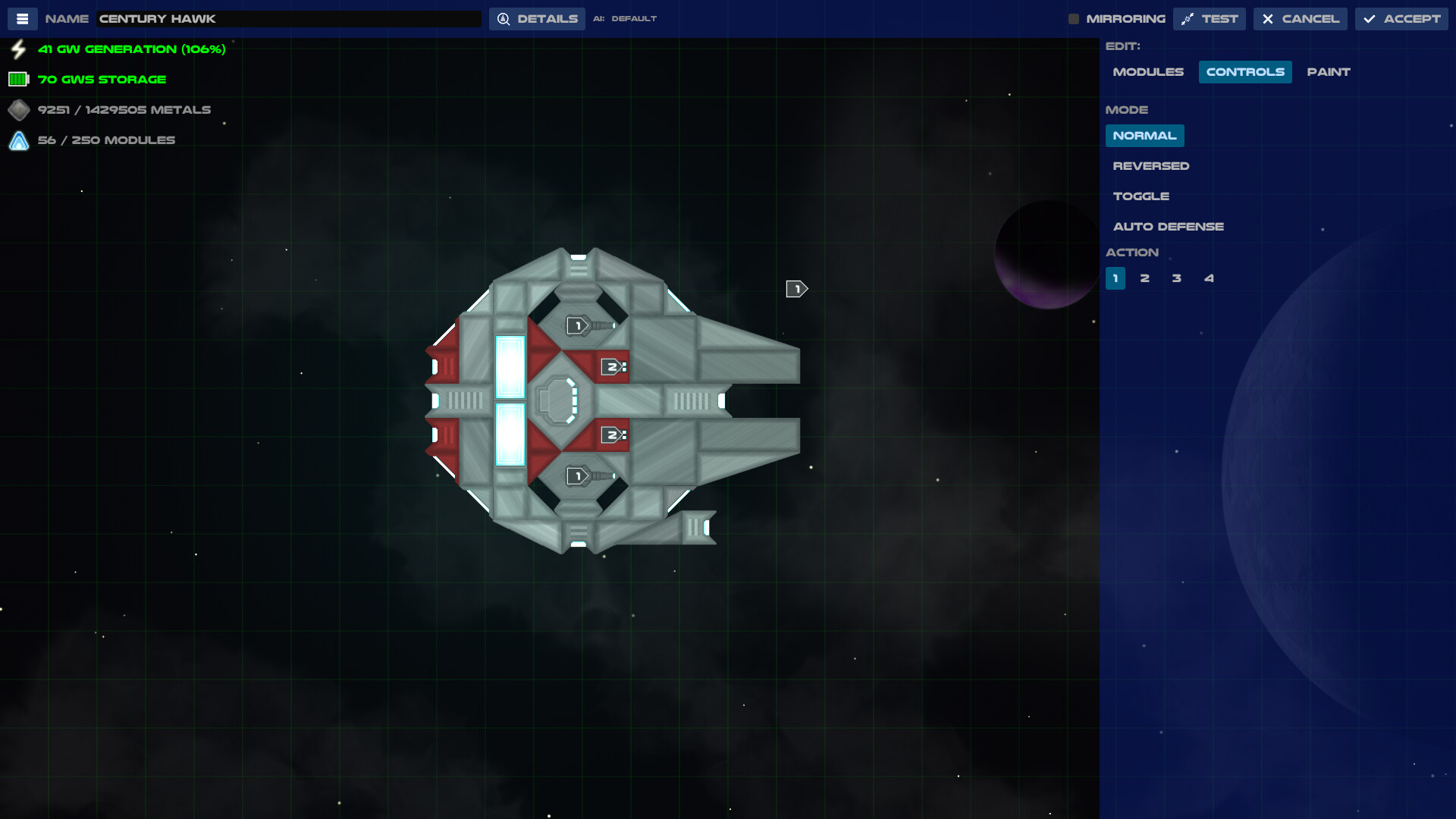Open the hamburger menu

click(22, 18)
